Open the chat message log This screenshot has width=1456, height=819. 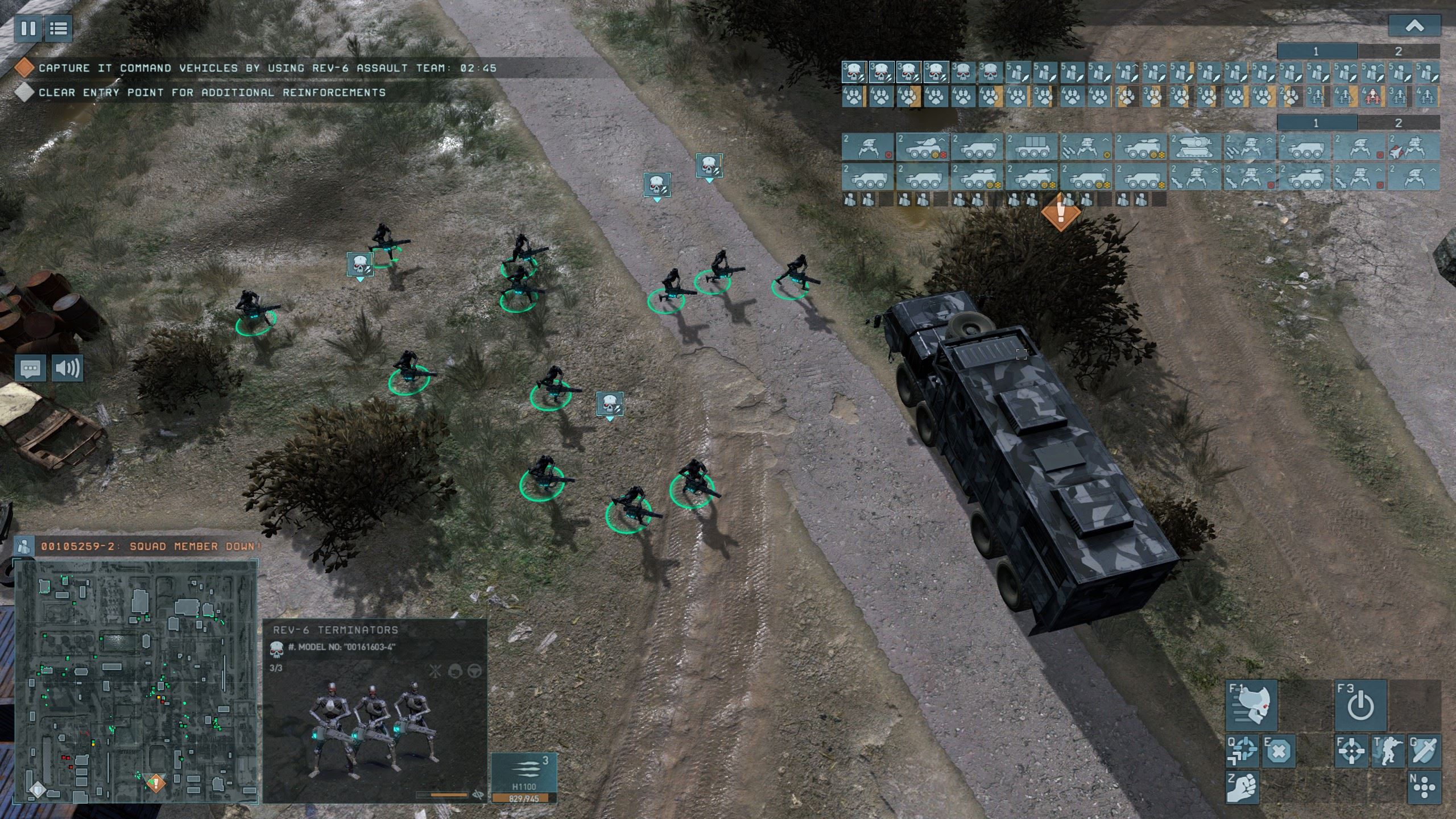point(31,369)
